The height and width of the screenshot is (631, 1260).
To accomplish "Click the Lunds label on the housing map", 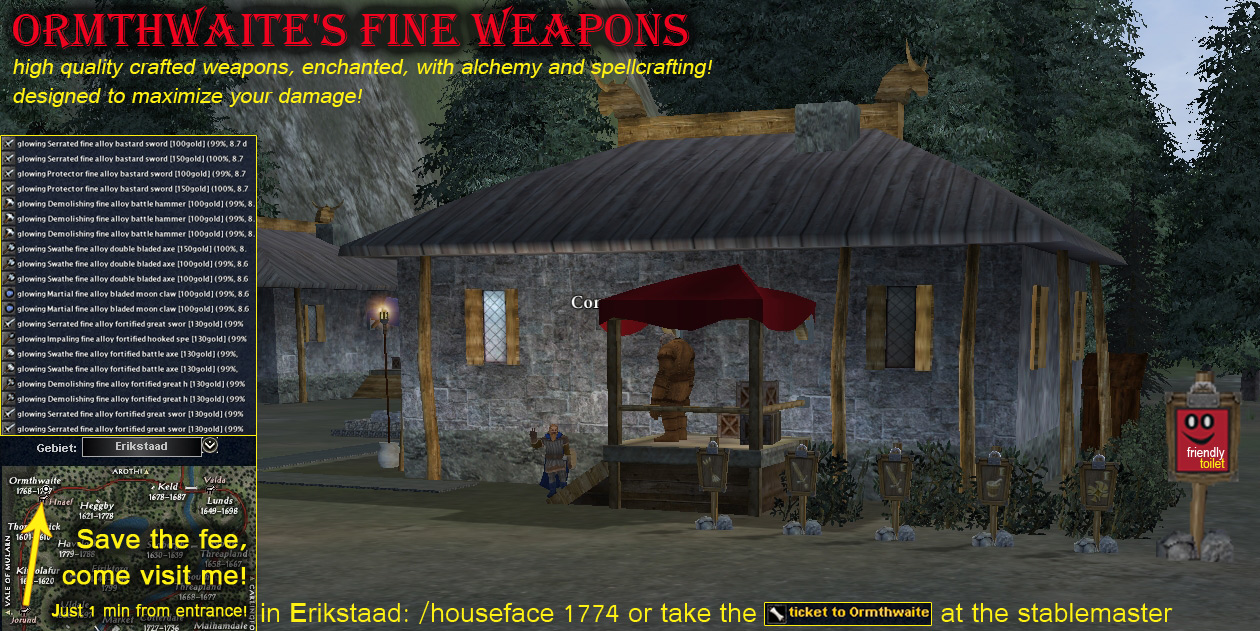I will point(219,500).
